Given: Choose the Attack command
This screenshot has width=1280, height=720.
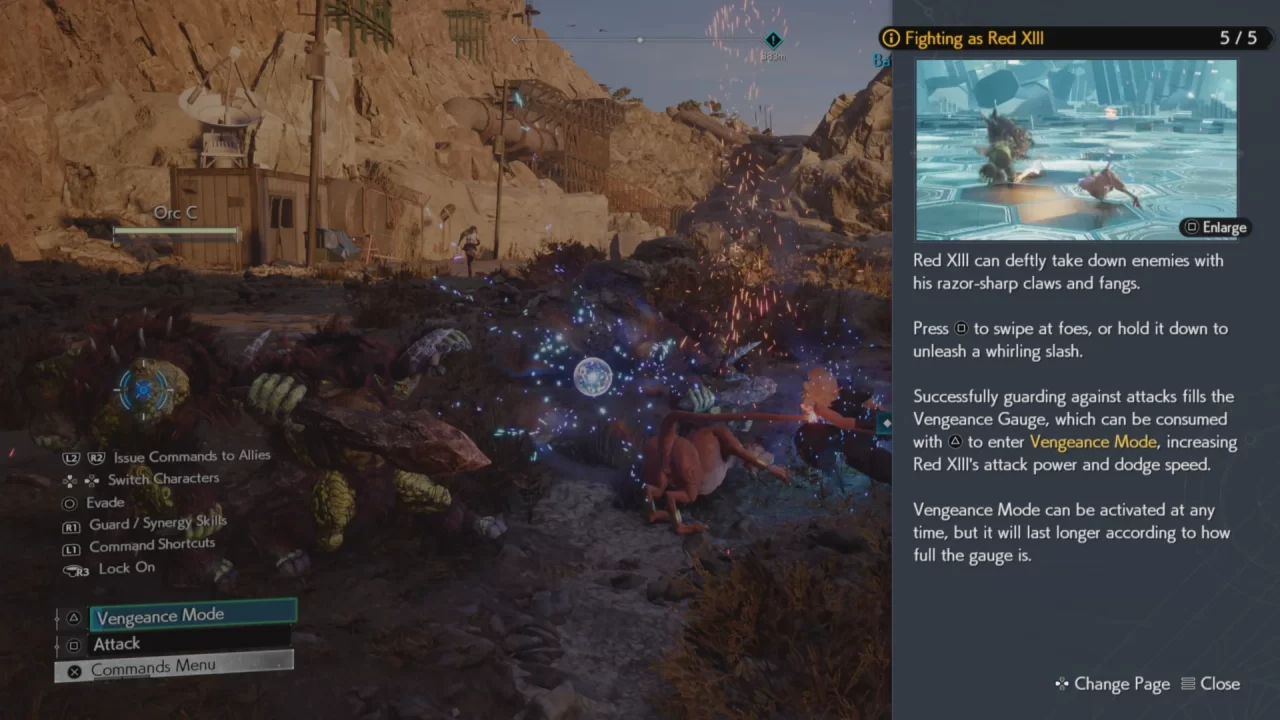Looking at the screenshot, I should coord(190,644).
